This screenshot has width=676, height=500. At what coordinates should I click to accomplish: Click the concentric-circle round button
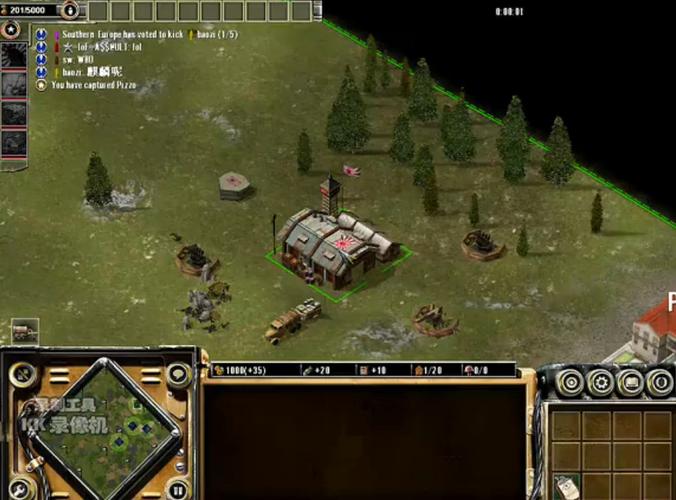tap(571, 381)
